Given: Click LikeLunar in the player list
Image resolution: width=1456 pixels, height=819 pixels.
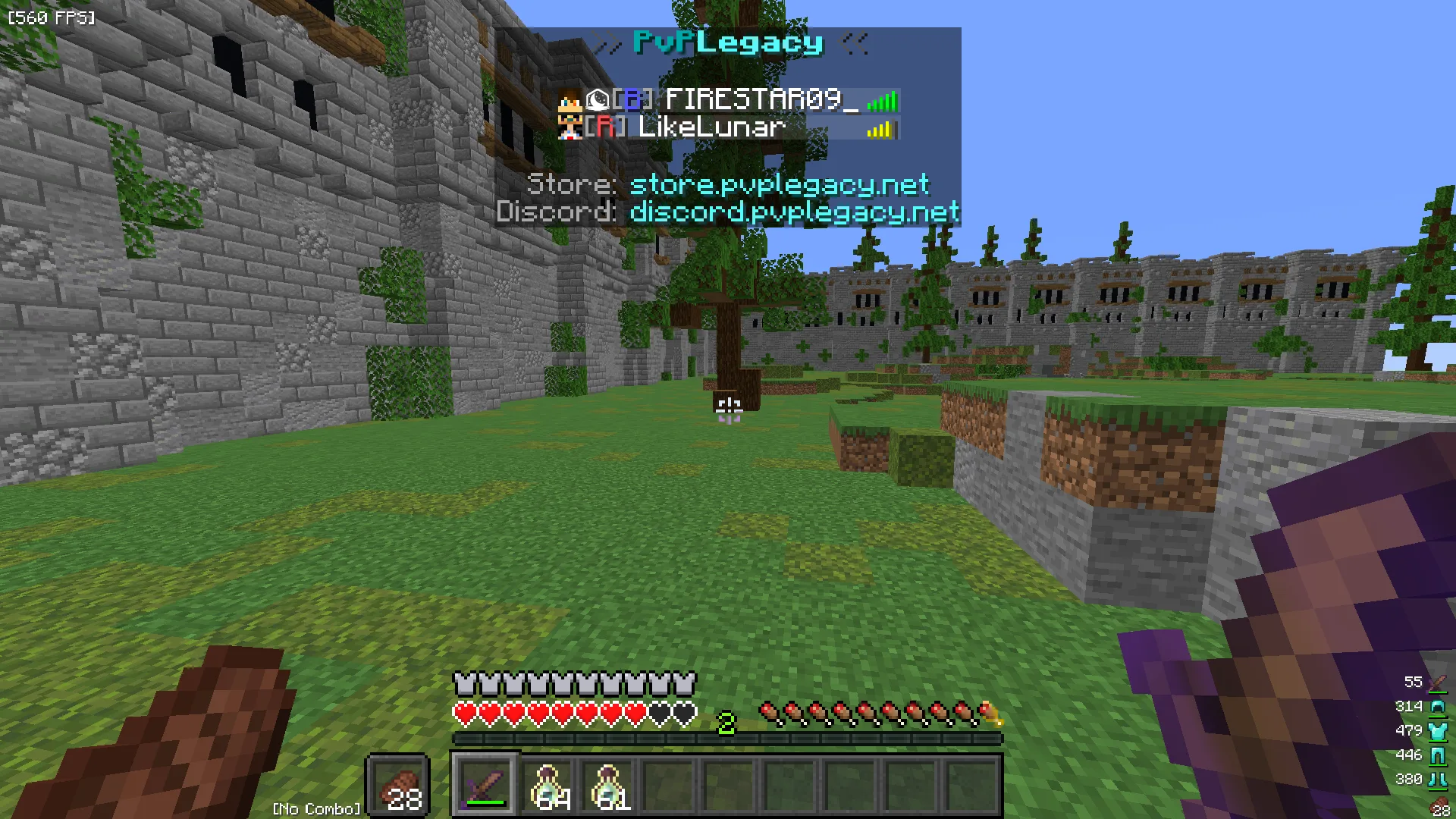Looking at the screenshot, I should (711, 127).
